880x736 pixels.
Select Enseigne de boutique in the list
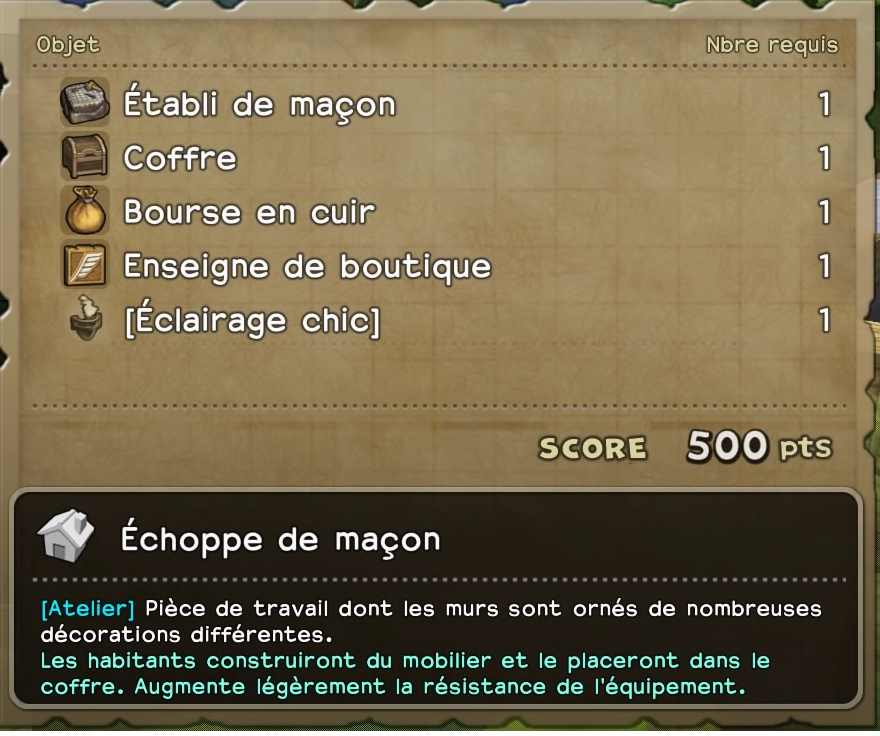pos(307,266)
